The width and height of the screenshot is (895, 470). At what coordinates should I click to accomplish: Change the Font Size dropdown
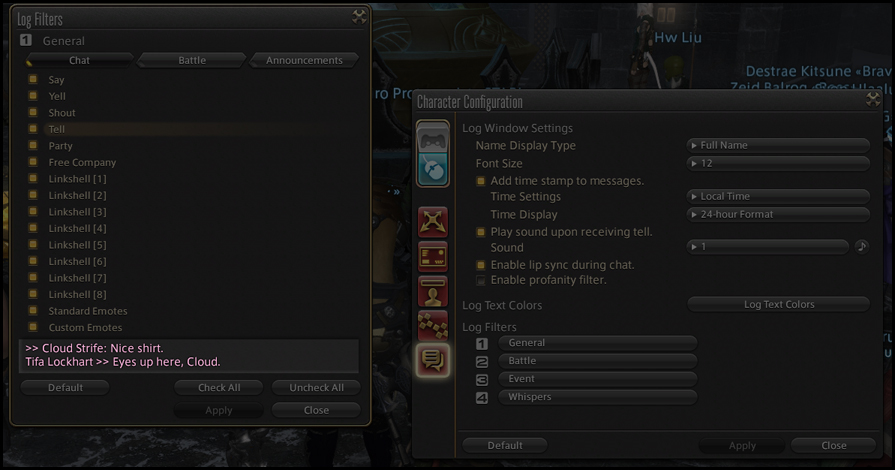778,163
